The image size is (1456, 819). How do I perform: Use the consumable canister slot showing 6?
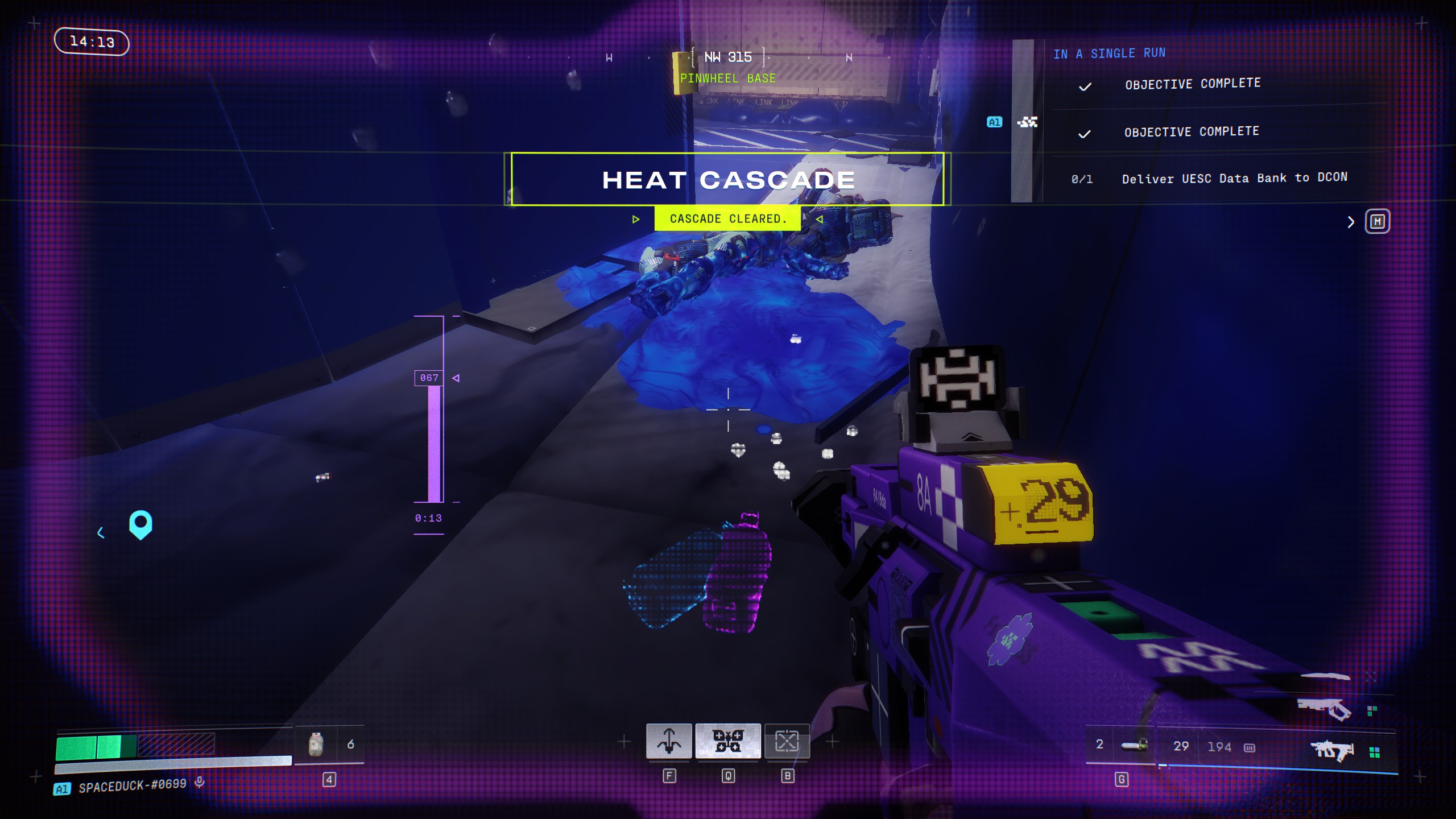pyautogui.click(x=317, y=744)
